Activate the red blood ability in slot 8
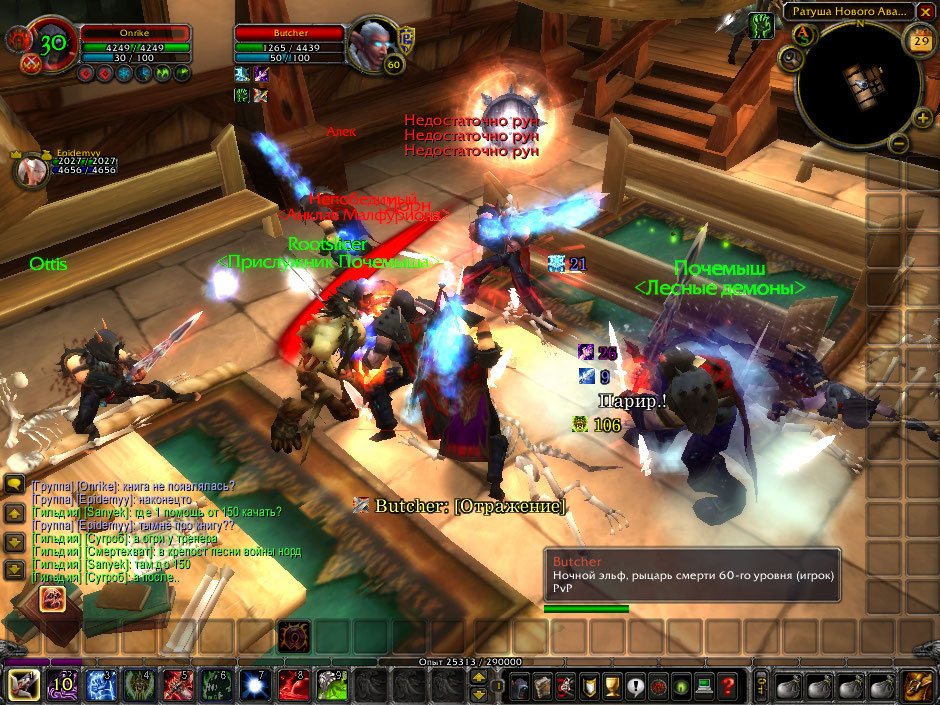The height and width of the screenshot is (705, 940). point(292,687)
